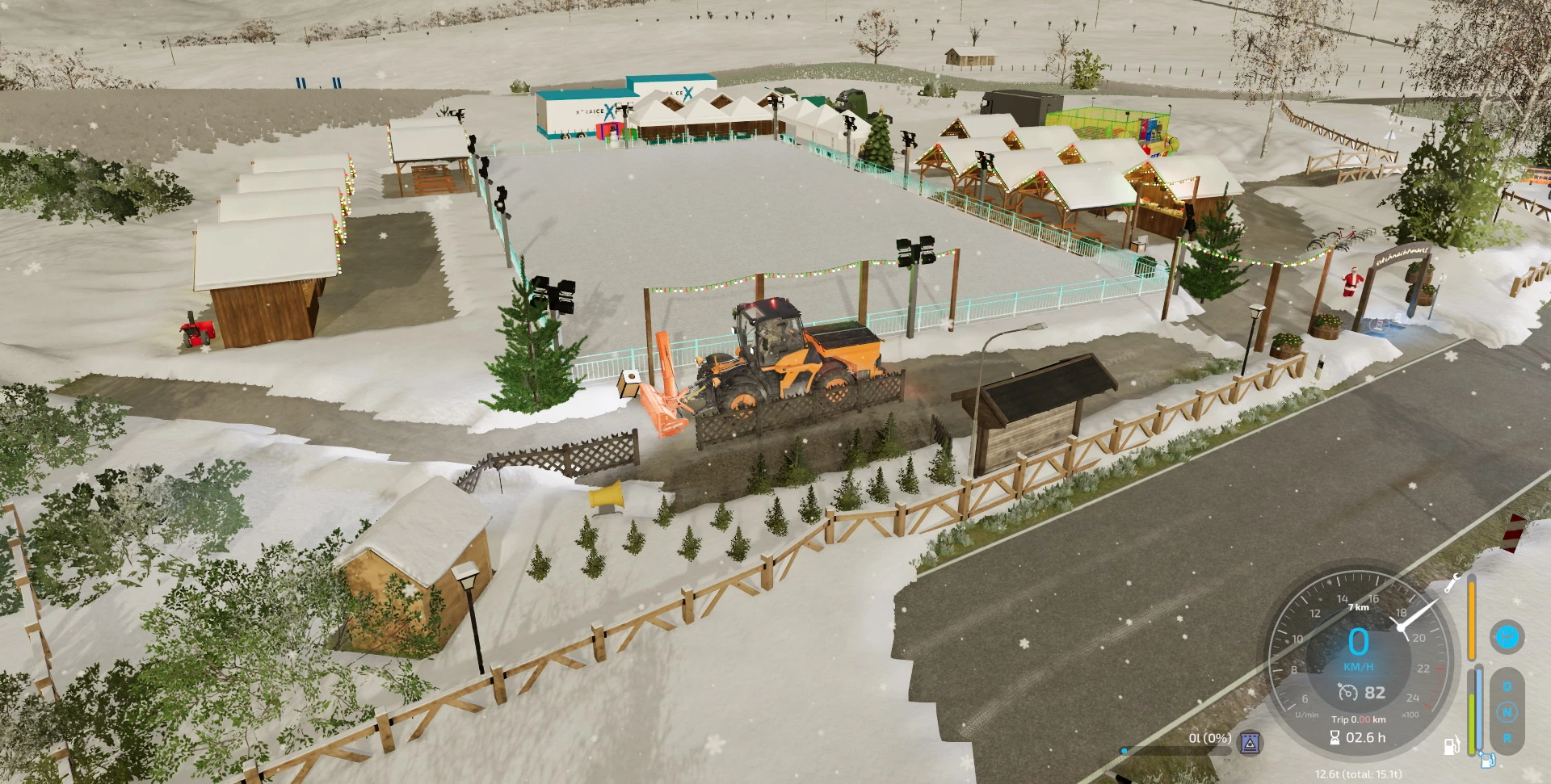Click the 12.6t total weight readout

pos(1358,774)
